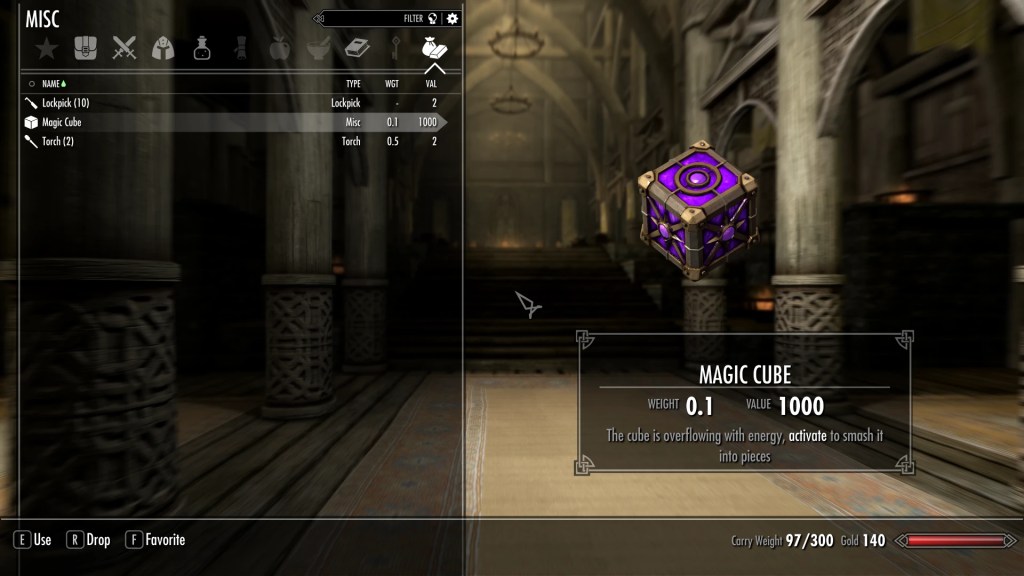Screen dimensions: 1024x576
Task: Sort items by the WGT column
Action: tap(392, 84)
